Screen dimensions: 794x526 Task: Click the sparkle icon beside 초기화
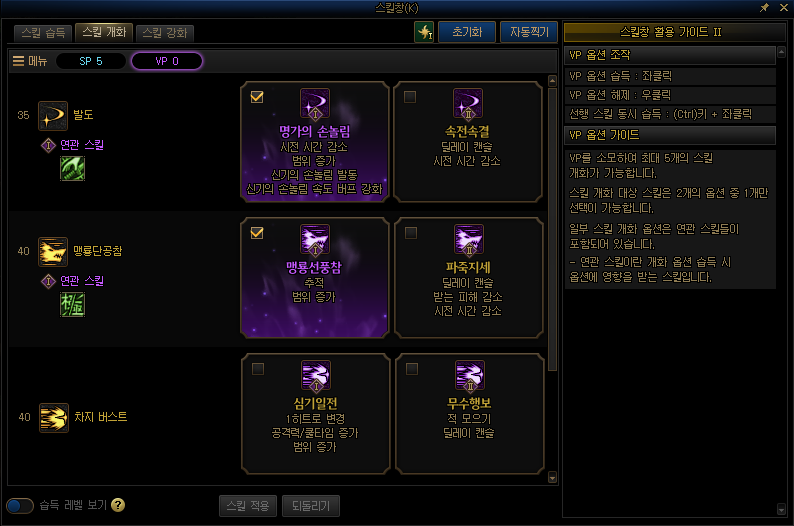tap(424, 32)
